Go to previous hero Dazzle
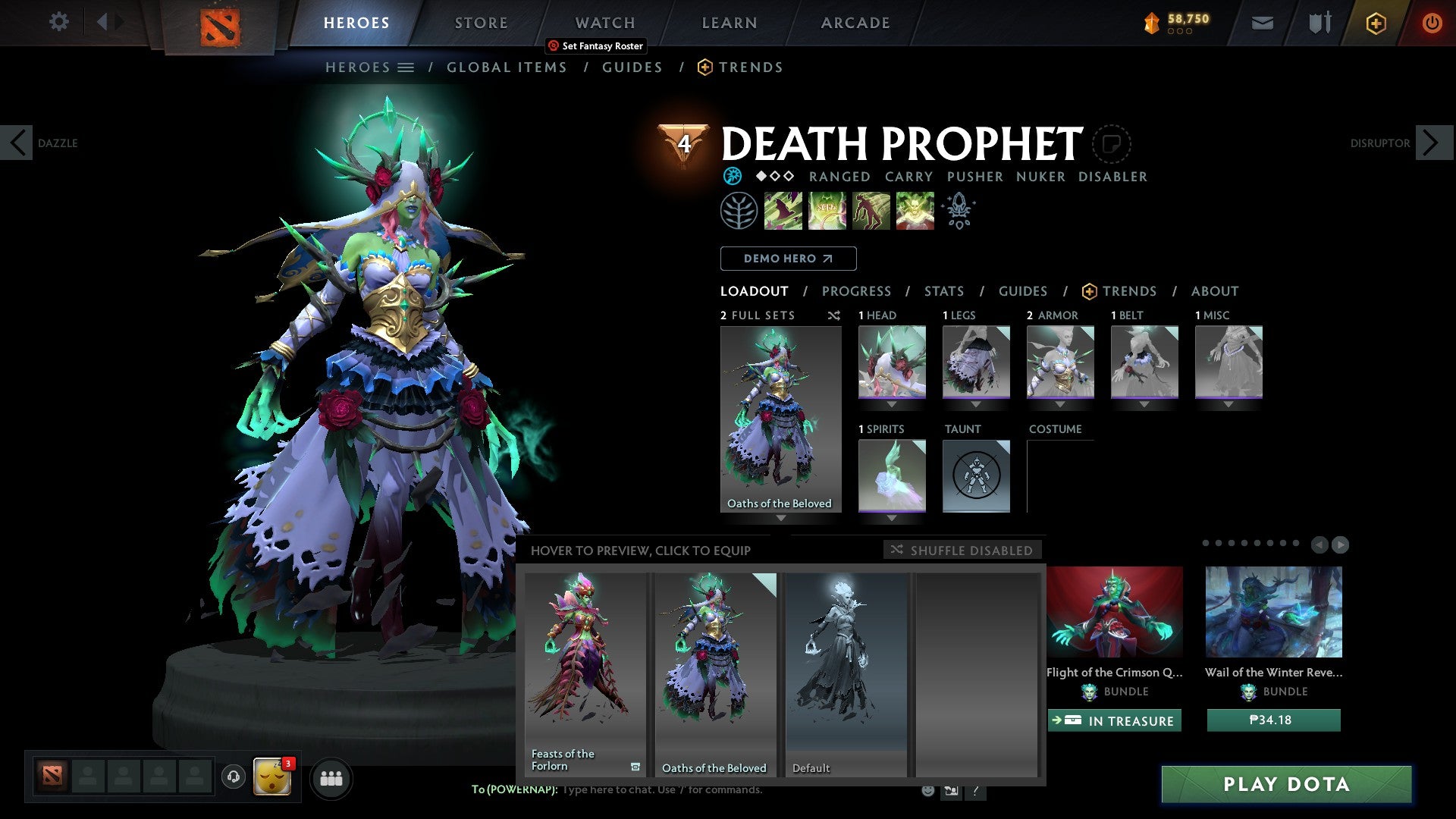Screen dimensions: 1456x819 tap(17, 143)
